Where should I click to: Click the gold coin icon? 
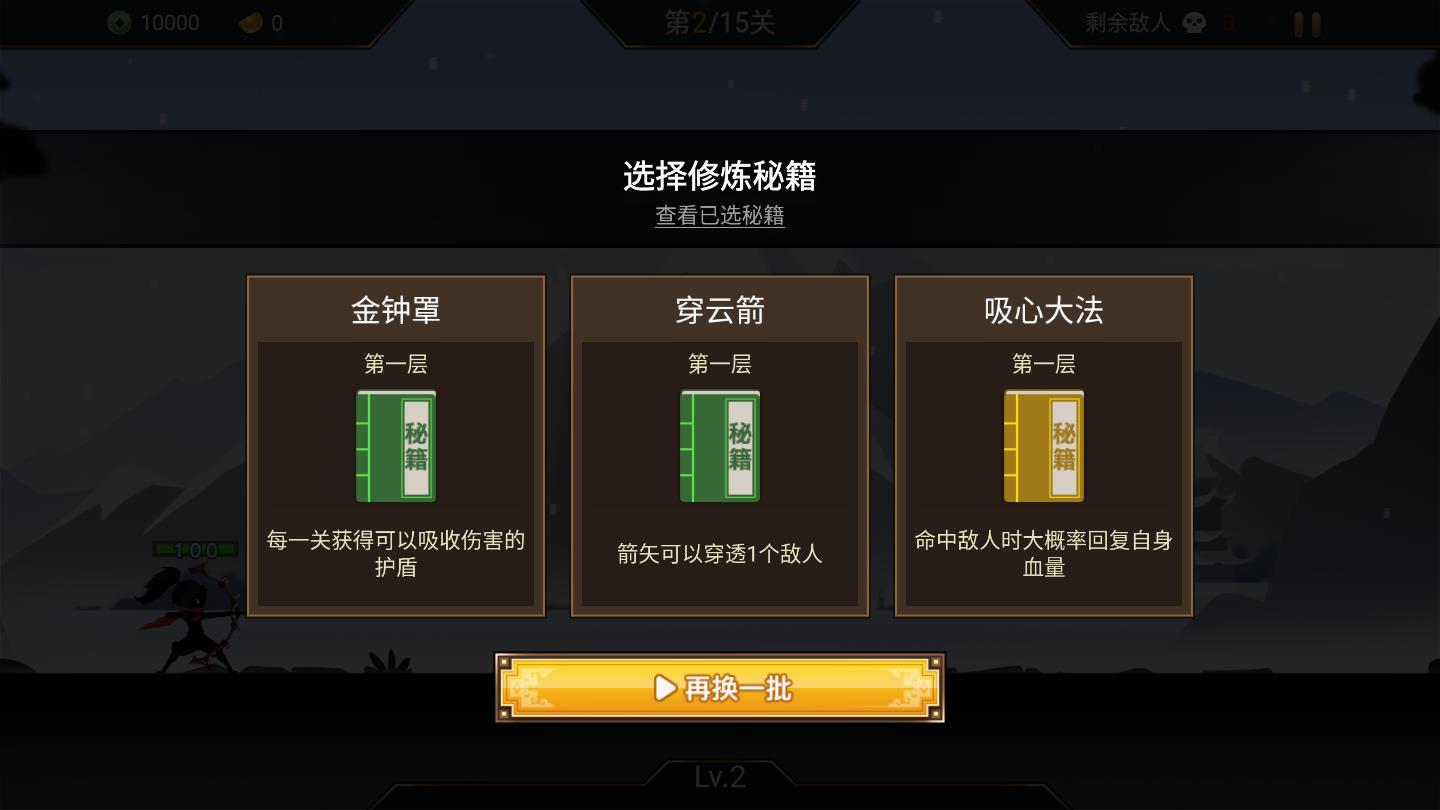(251, 21)
